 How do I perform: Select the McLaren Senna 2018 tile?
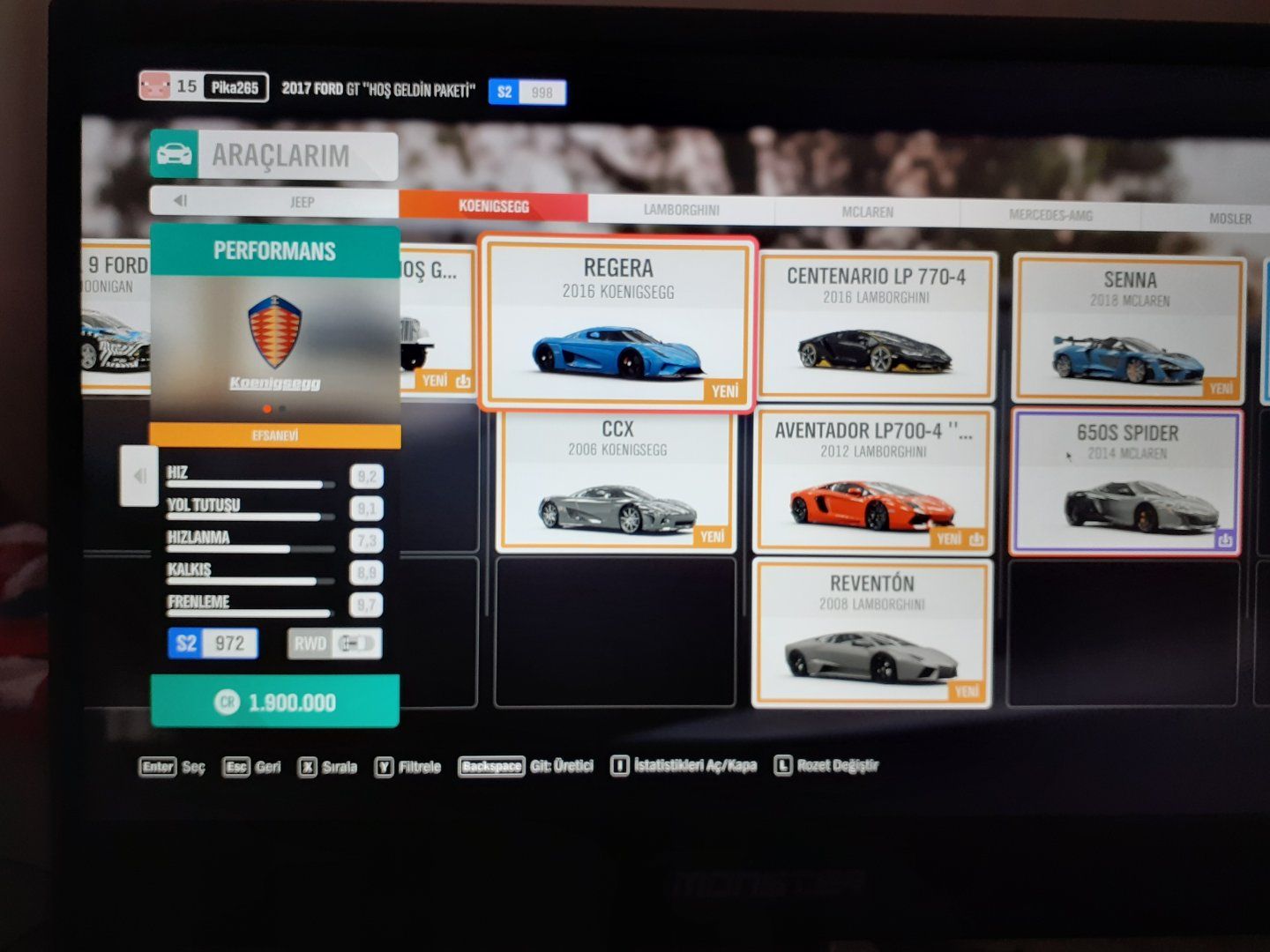1129,328
